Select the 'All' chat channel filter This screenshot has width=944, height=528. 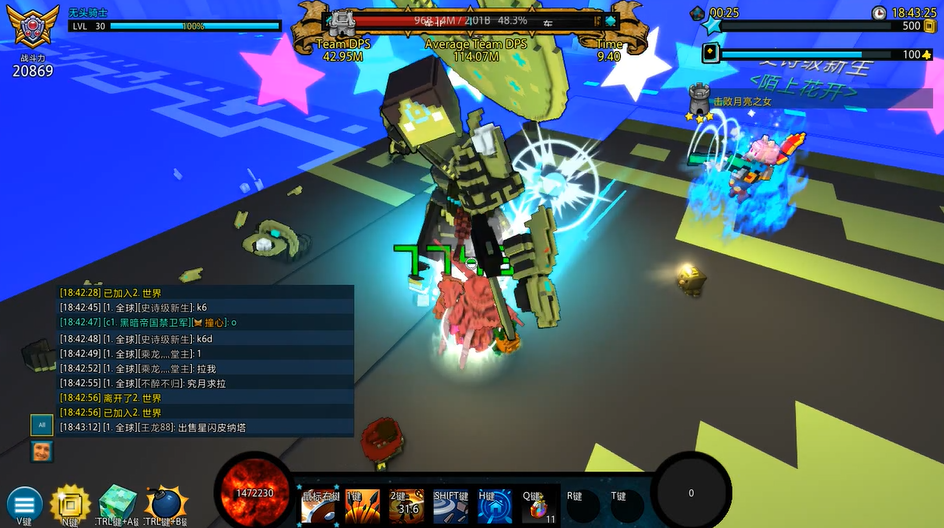tap(42, 424)
